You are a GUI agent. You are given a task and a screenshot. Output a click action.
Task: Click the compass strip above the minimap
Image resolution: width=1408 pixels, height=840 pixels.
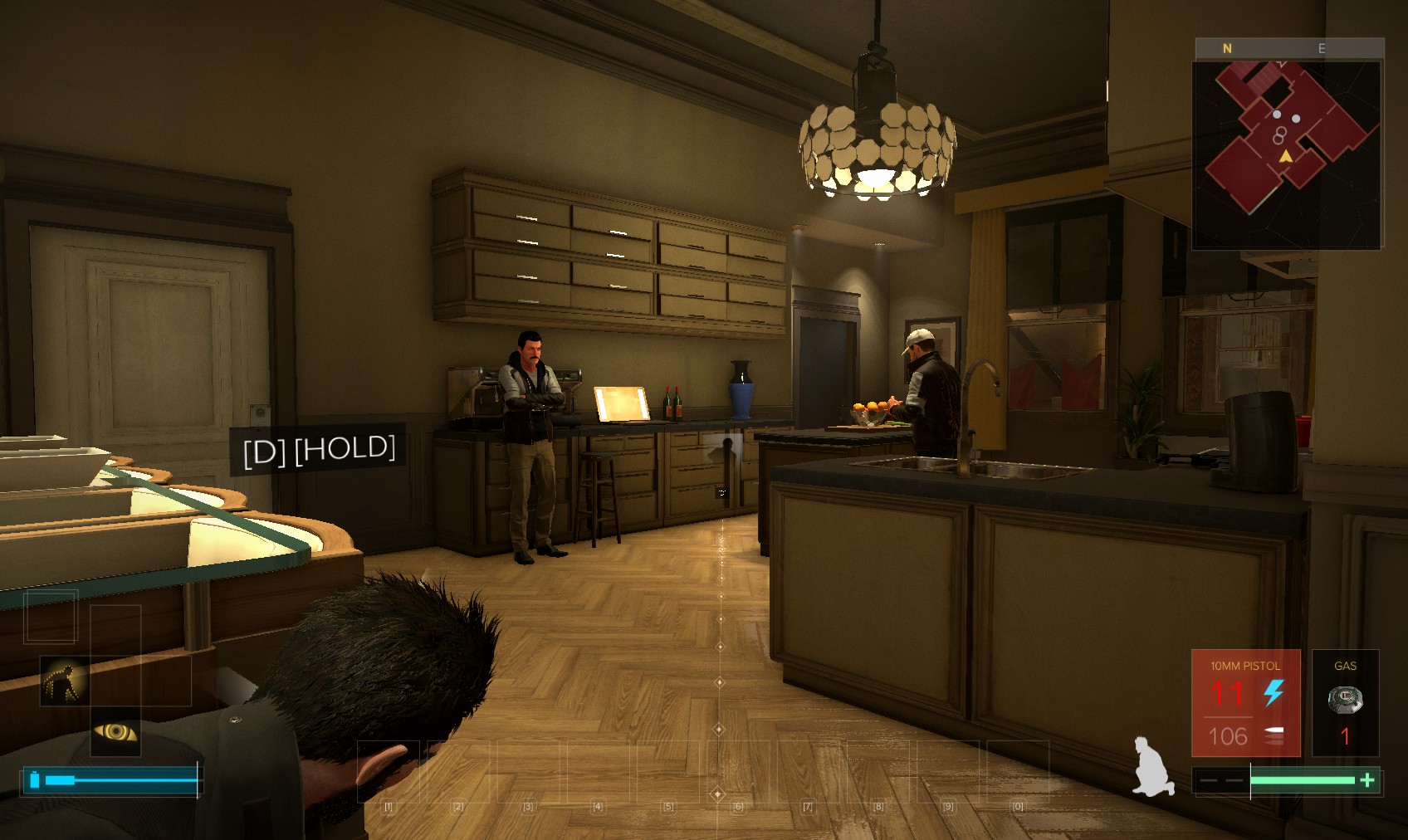(1289, 48)
